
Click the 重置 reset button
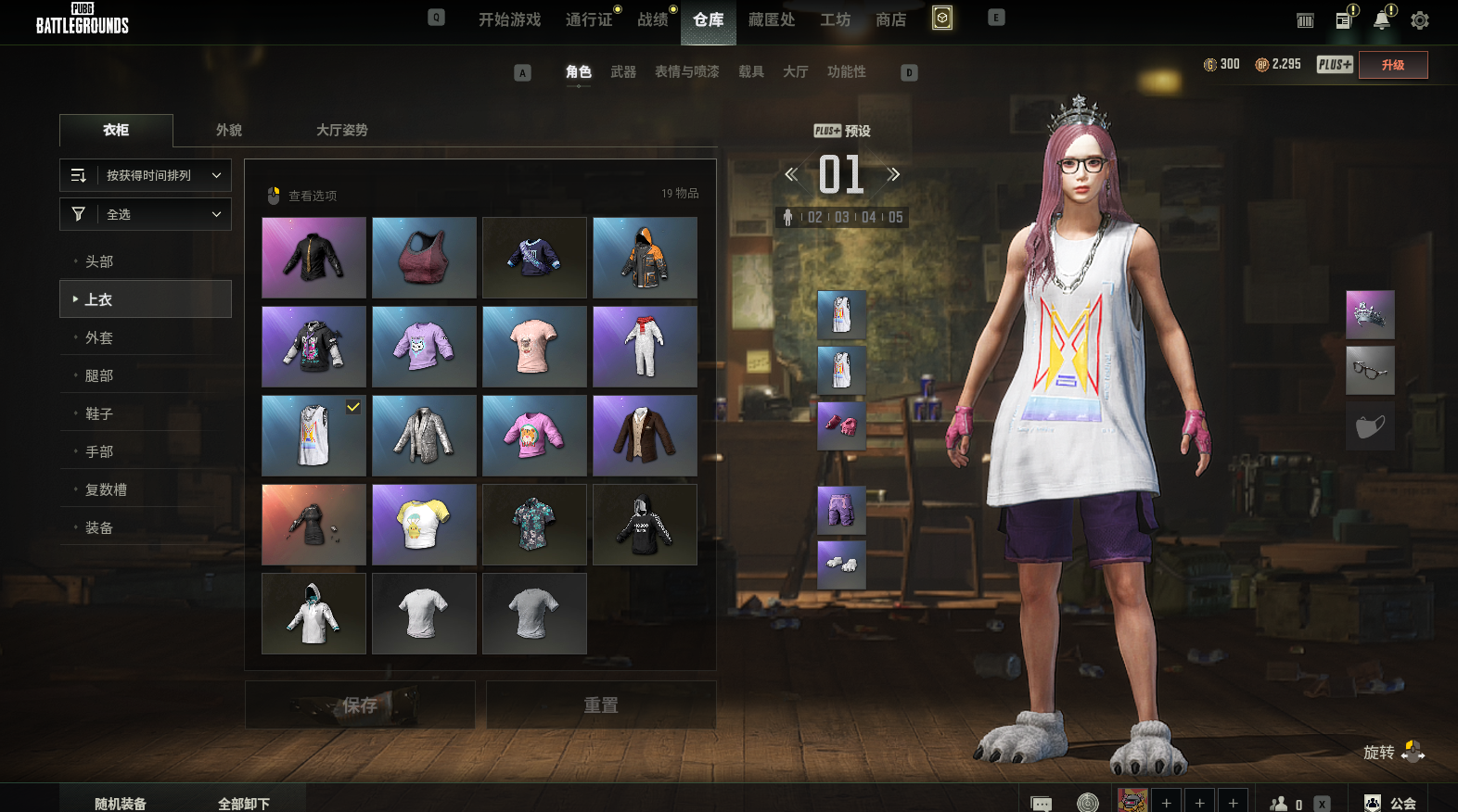coord(601,705)
